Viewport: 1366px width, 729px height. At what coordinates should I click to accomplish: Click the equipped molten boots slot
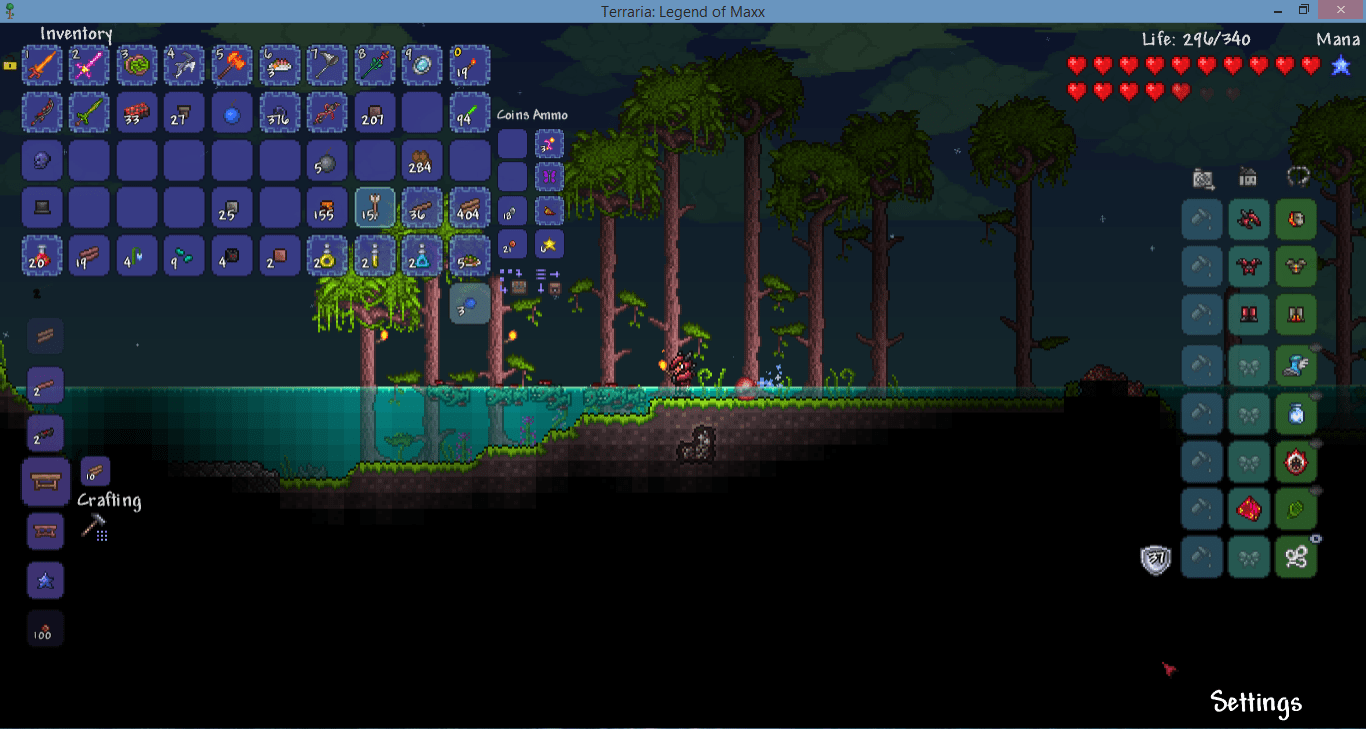pos(1296,314)
